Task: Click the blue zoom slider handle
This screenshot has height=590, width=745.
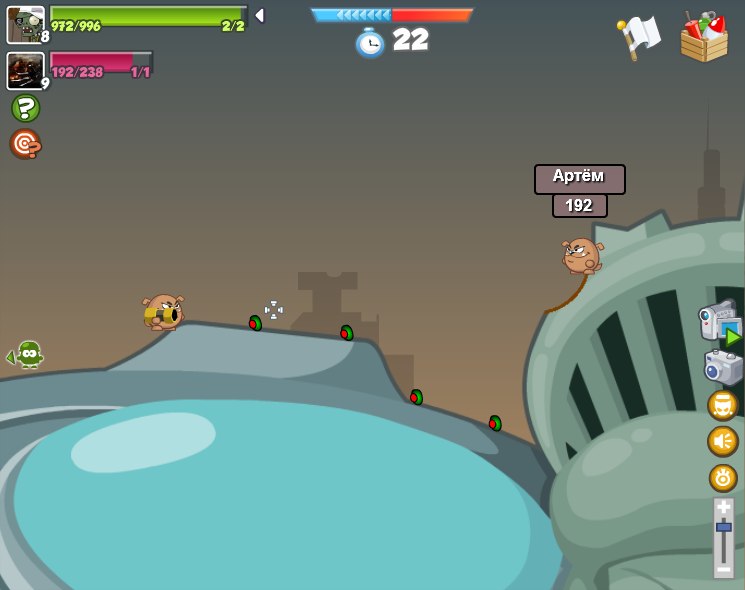Action: point(723,527)
